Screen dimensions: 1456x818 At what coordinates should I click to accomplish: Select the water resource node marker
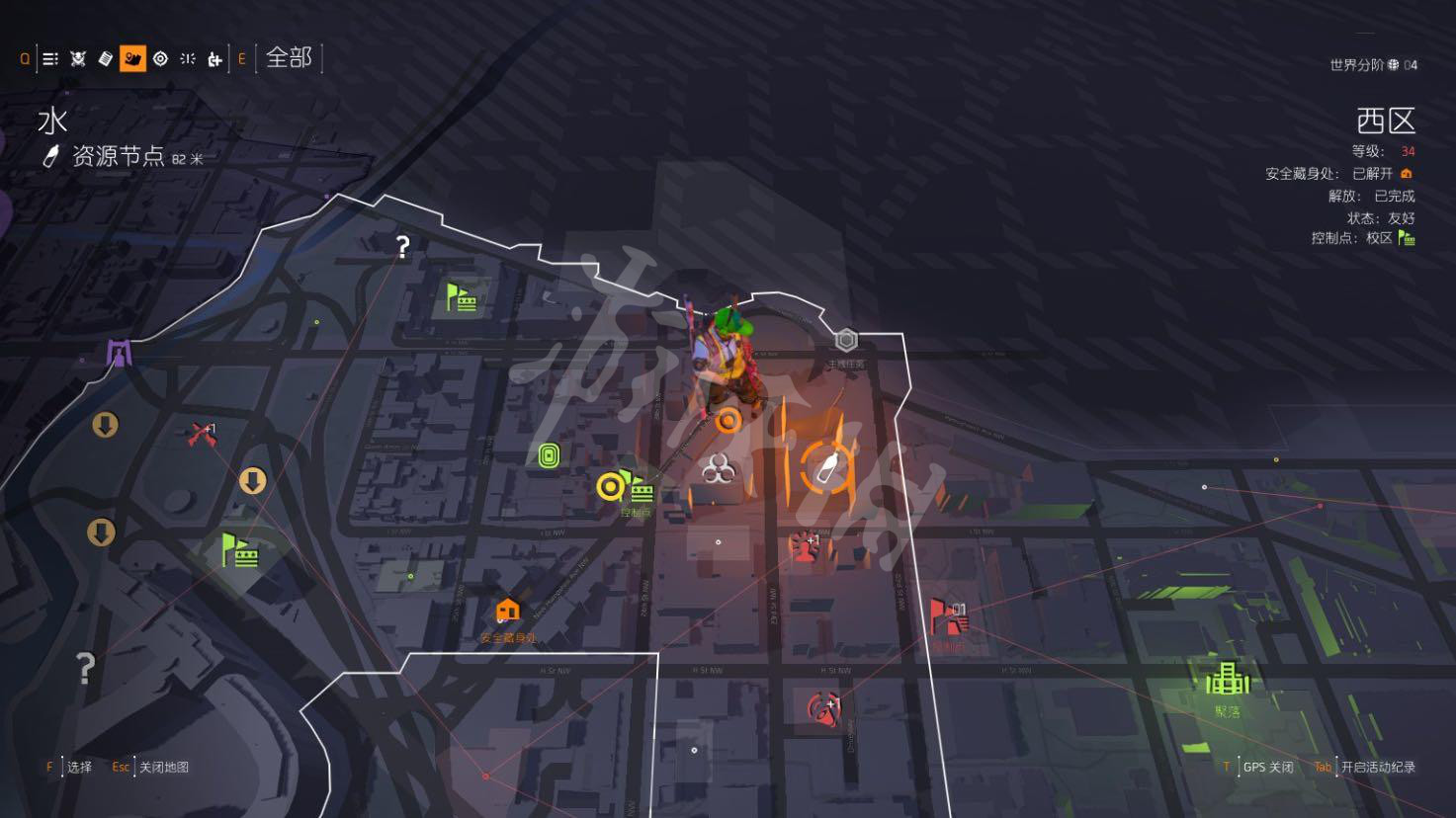[x=826, y=466]
